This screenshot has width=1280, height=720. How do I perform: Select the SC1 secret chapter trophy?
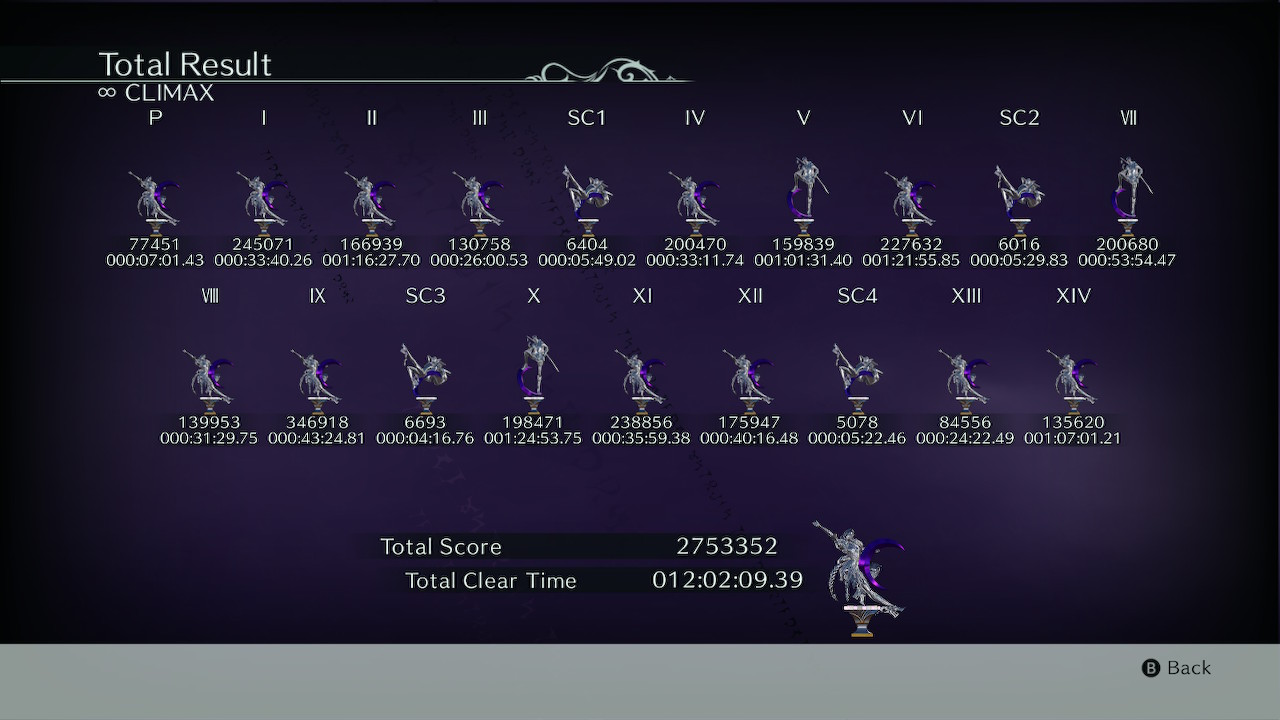click(x=587, y=195)
